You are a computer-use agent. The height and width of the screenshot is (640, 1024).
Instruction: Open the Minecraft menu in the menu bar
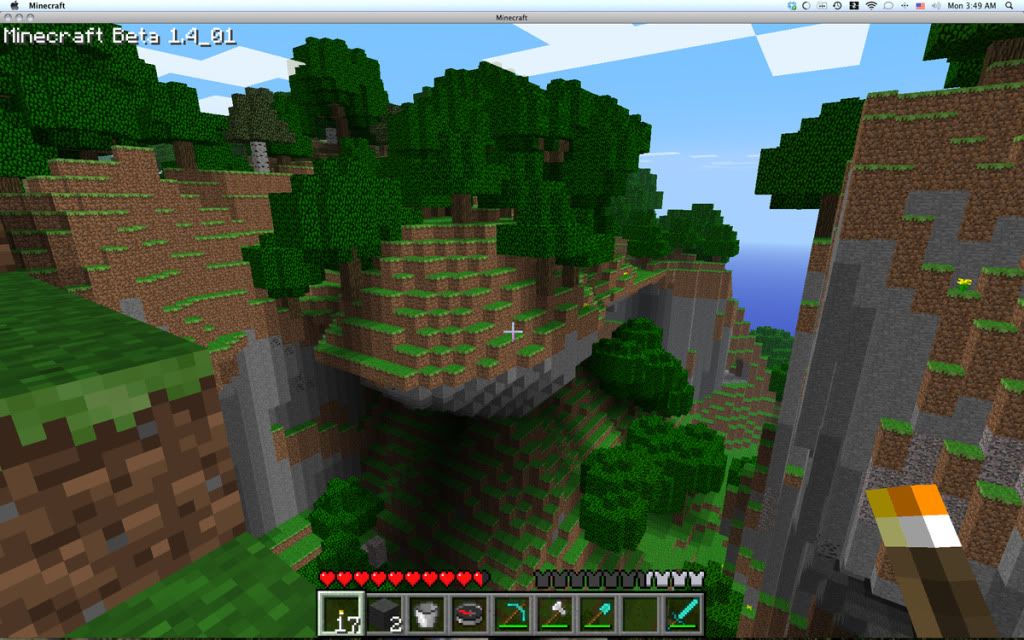click(47, 6)
